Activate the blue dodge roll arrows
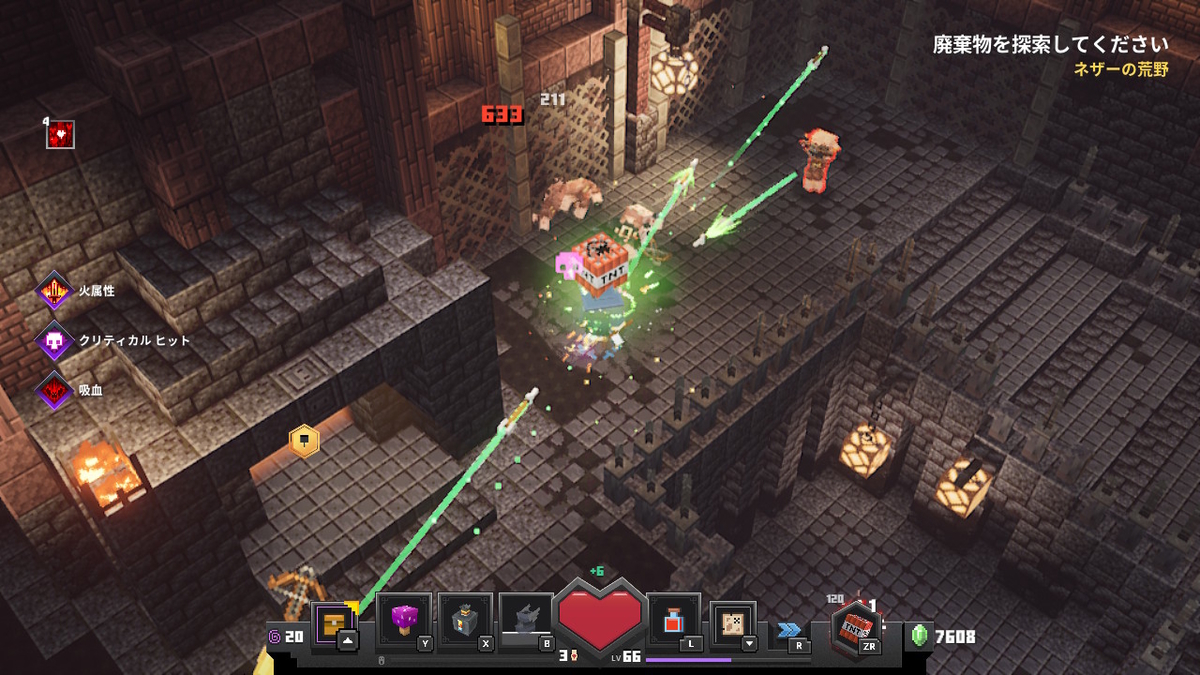This screenshot has height=675, width=1200. [x=789, y=630]
